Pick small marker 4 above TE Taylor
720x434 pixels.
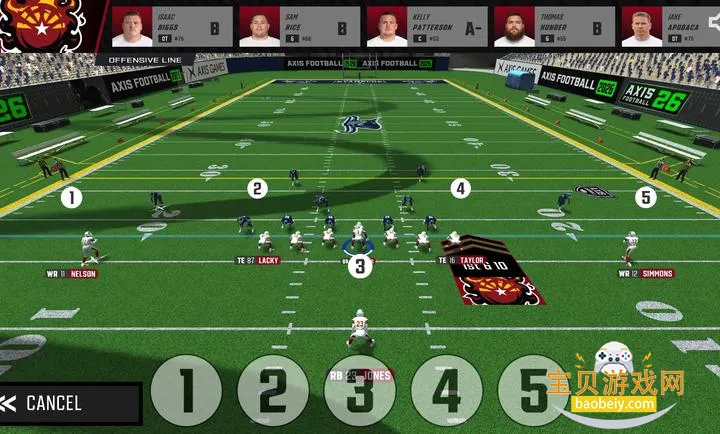460,188
